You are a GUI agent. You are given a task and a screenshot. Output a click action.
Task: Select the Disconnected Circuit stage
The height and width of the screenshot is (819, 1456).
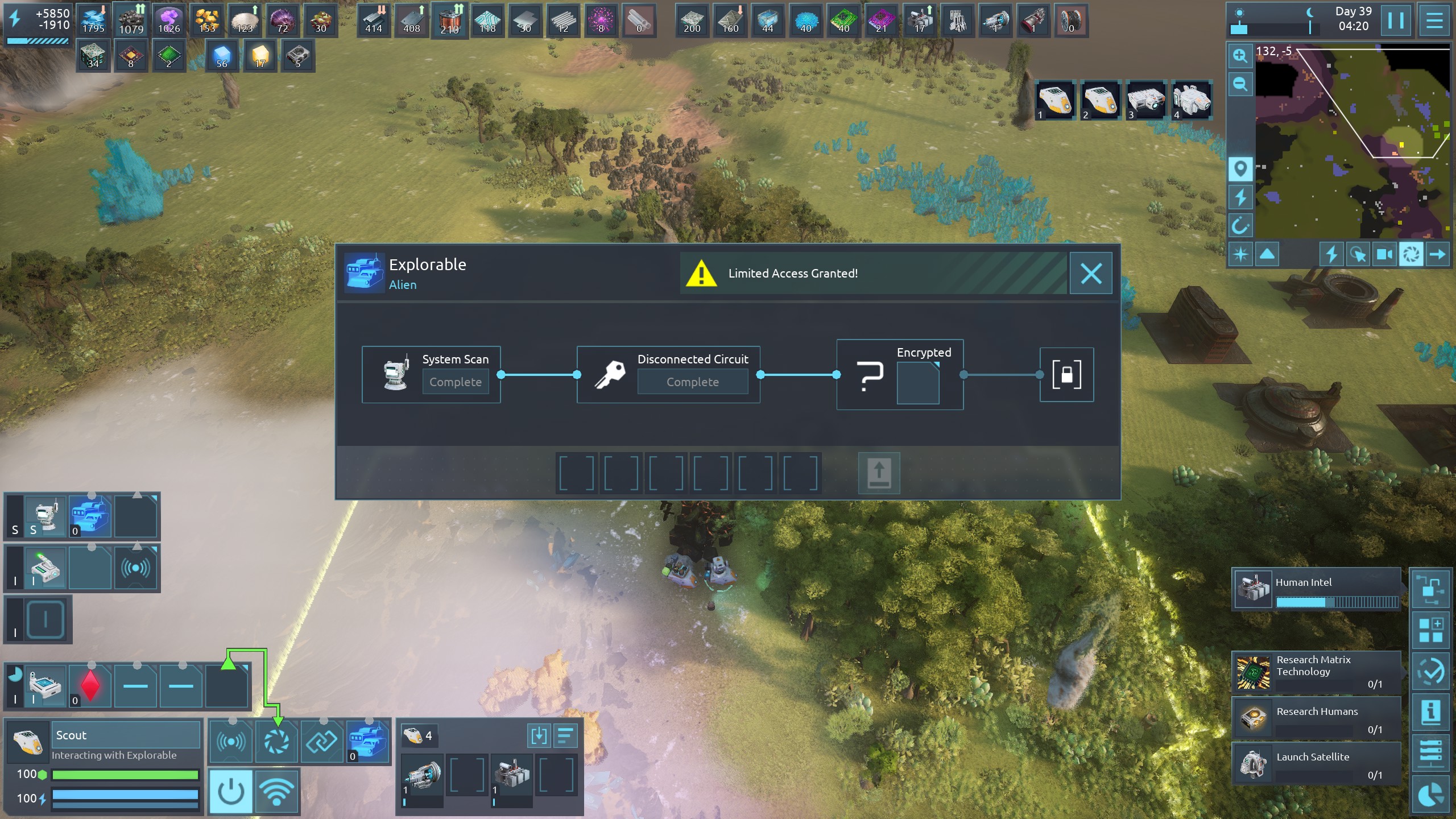click(668, 375)
